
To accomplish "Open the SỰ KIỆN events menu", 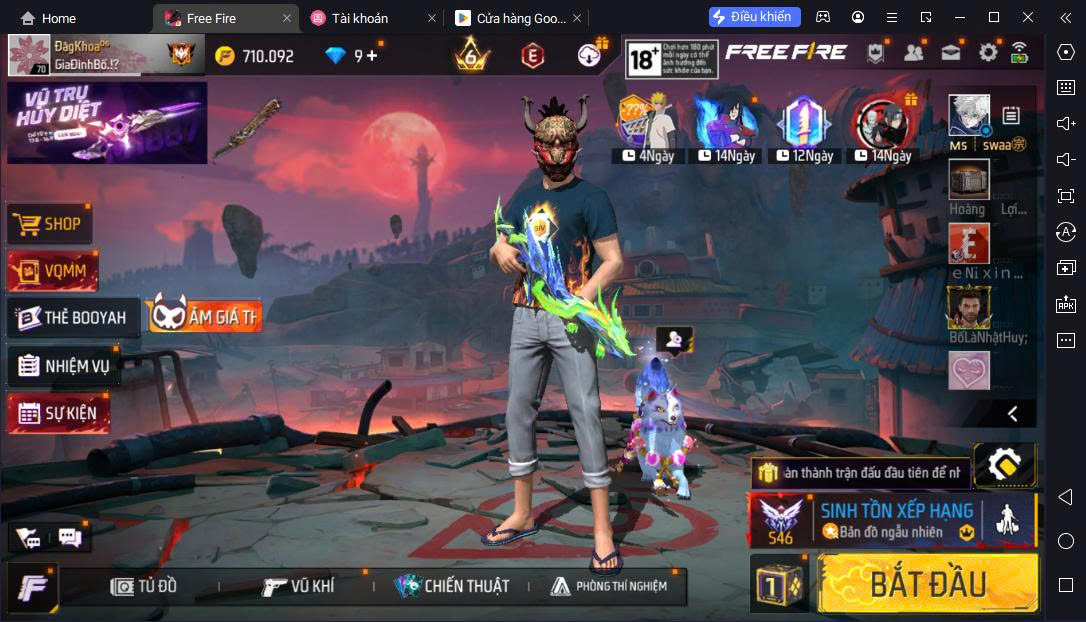I will pyautogui.click(x=59, y=413).
